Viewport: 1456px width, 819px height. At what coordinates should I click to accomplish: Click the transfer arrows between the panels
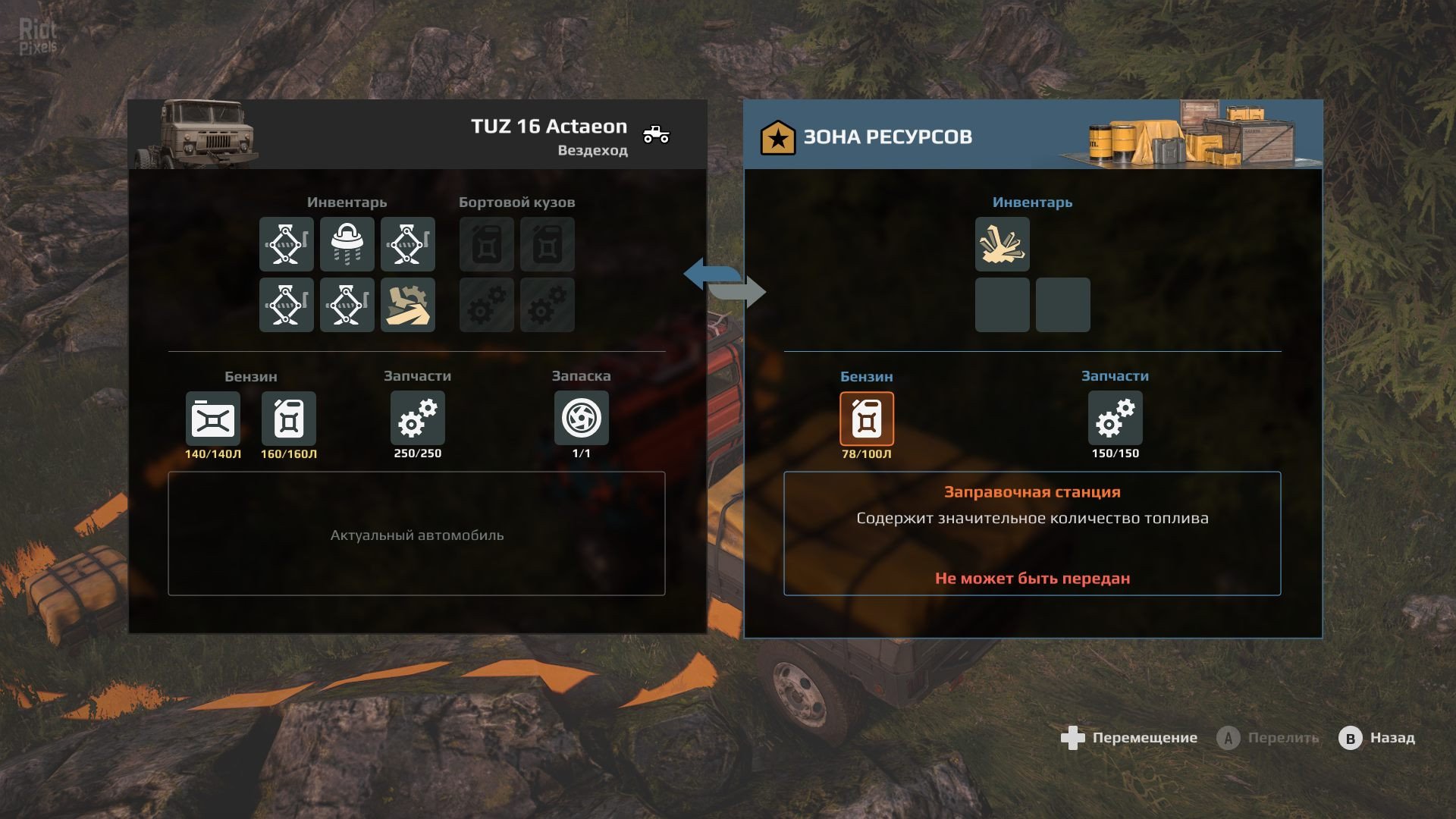725,283
